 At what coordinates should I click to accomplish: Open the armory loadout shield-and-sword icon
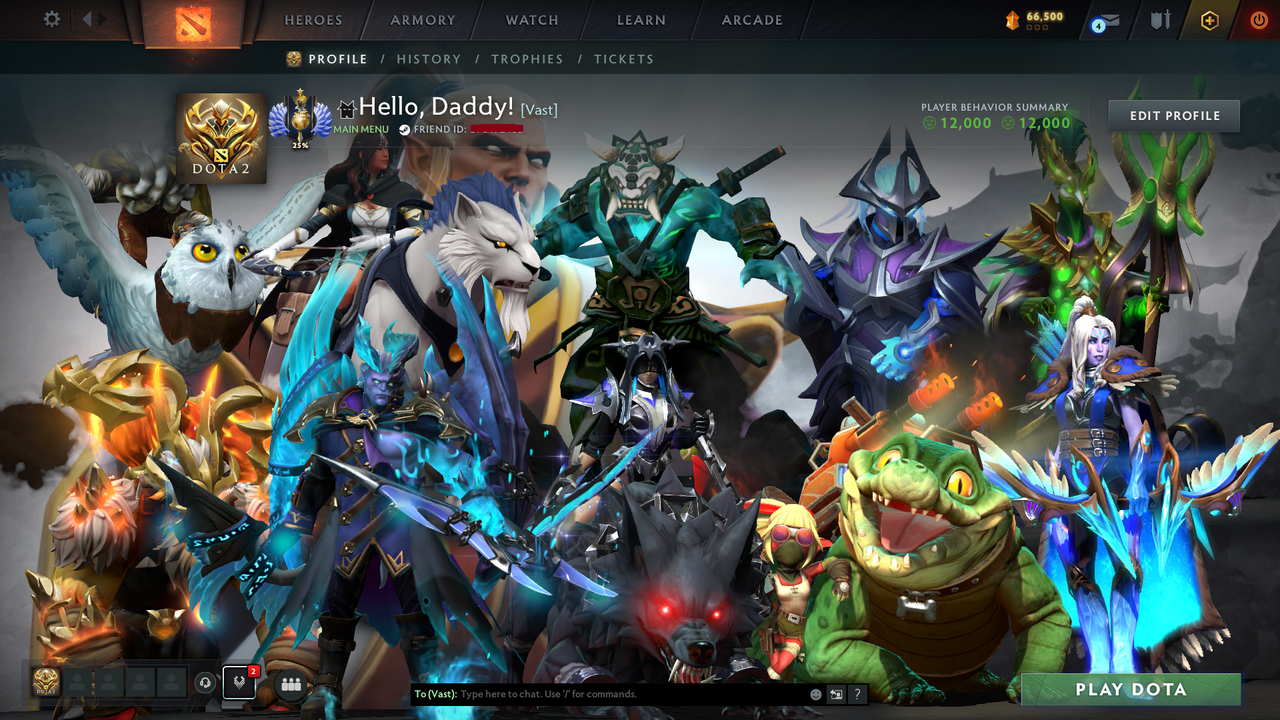1162,19
